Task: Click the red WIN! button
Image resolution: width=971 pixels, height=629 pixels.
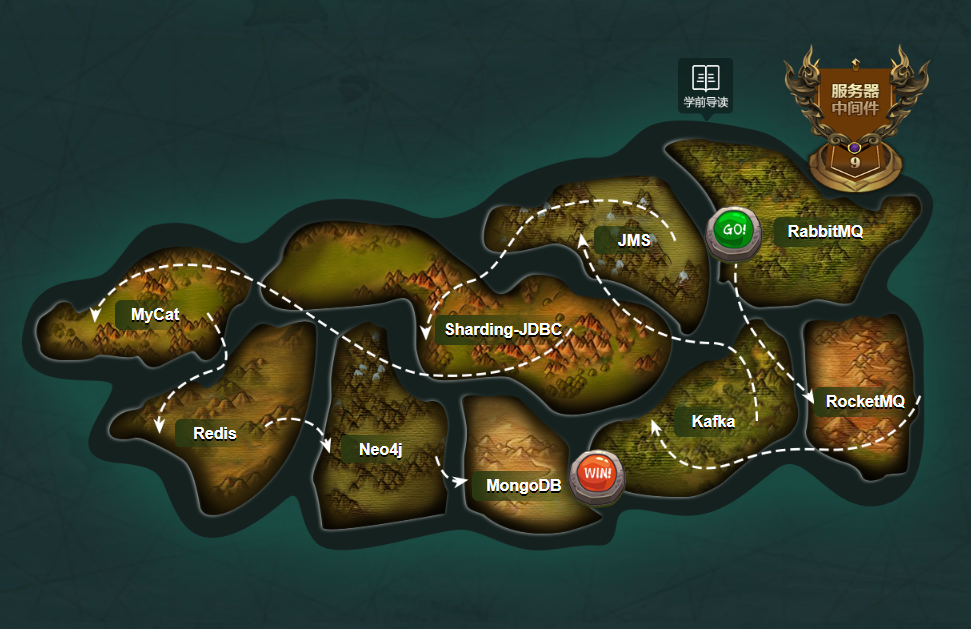Action: click(x=597, y=472)
